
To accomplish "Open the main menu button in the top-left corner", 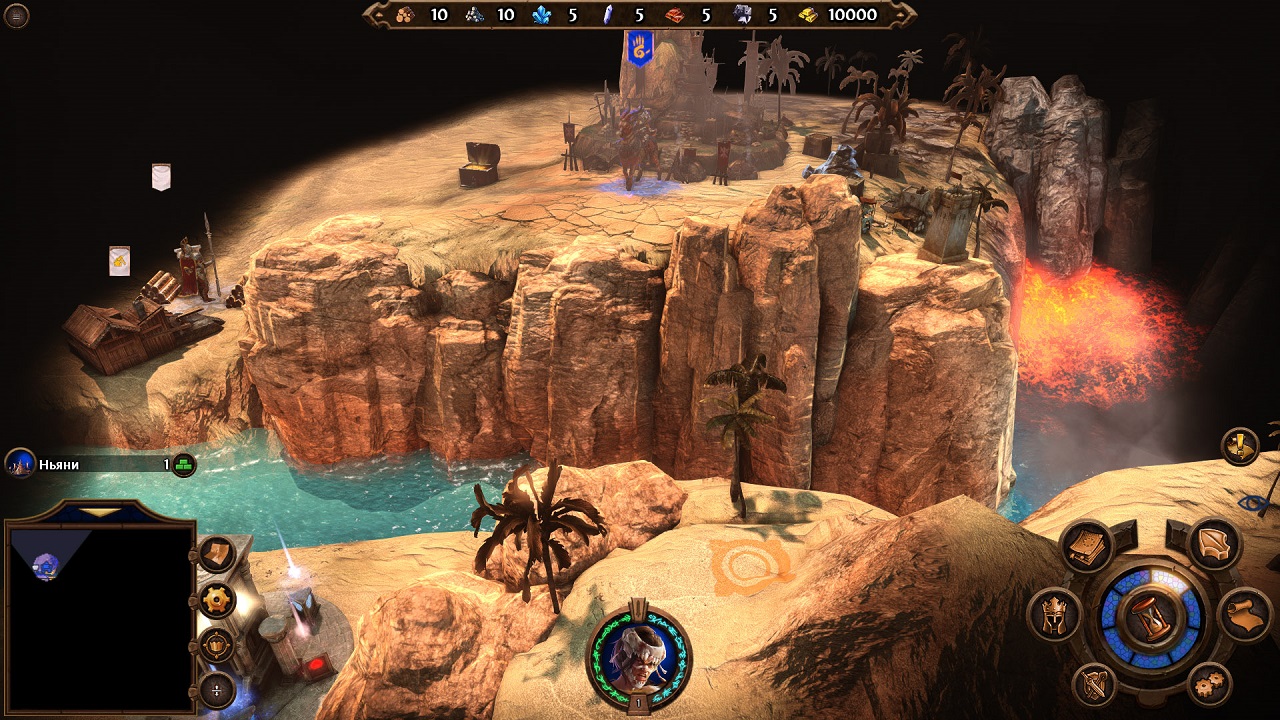I will coord(17,15).
